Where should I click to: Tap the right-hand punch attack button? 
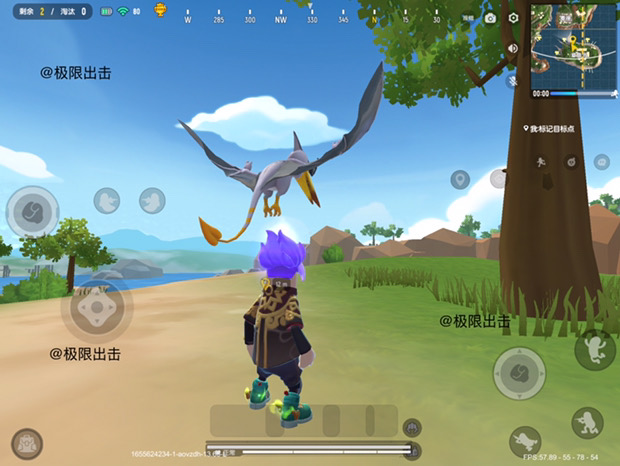click(519, 372)
